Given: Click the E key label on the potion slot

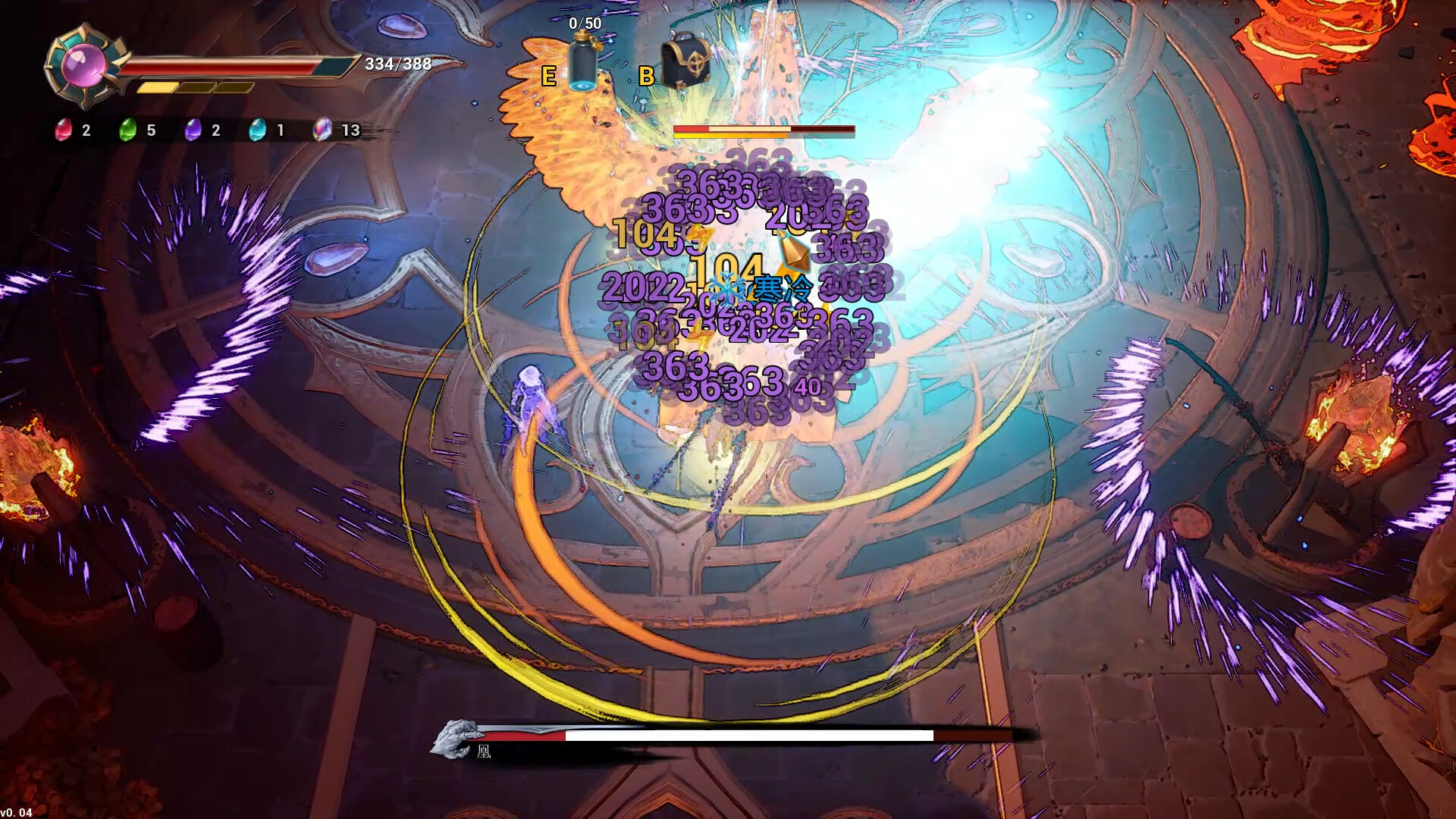Looking at the screenshot, I should point(548,76).
